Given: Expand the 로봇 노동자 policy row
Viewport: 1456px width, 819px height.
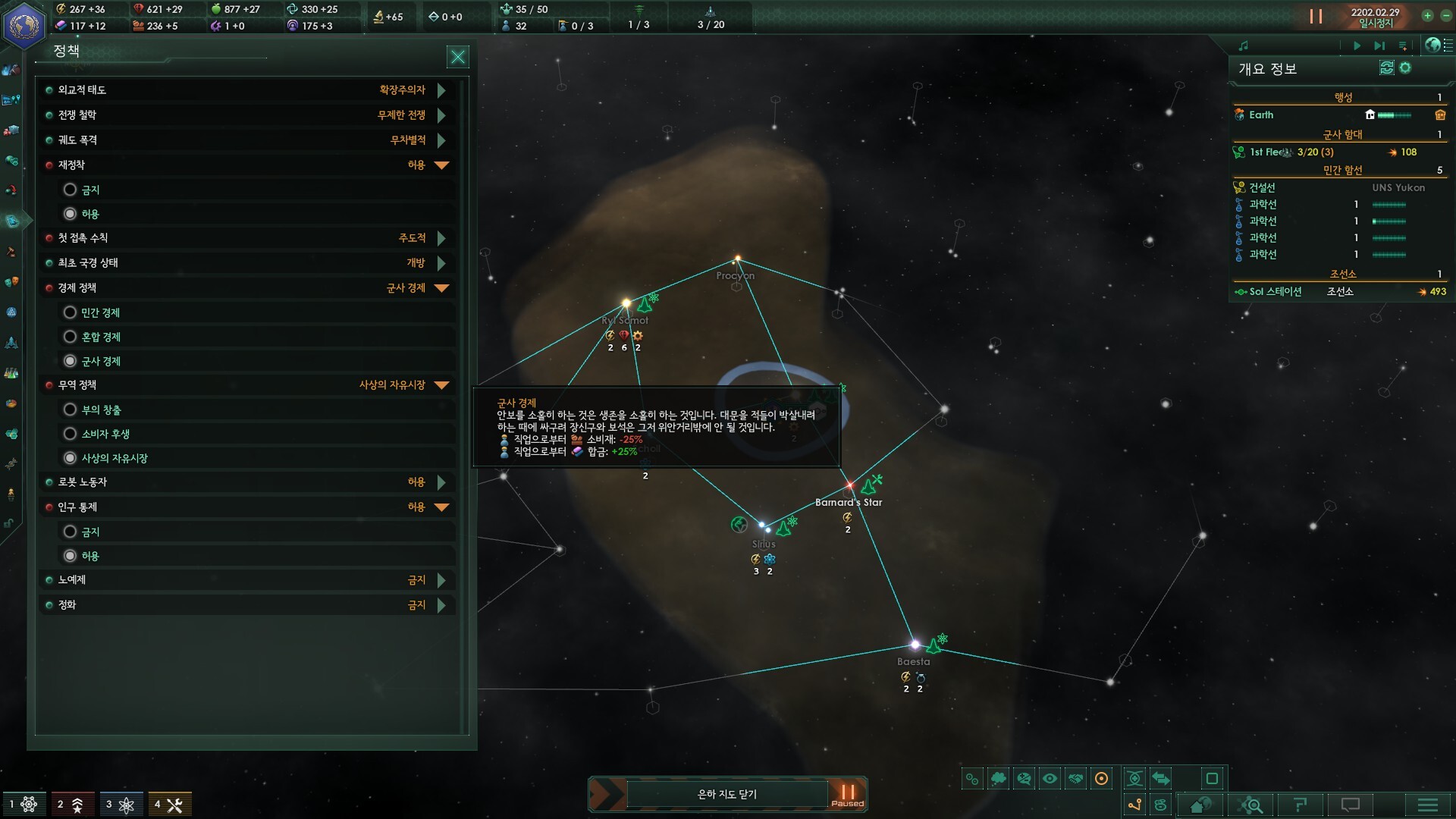Looking at the screenshot, I should (x=441, y=482).
